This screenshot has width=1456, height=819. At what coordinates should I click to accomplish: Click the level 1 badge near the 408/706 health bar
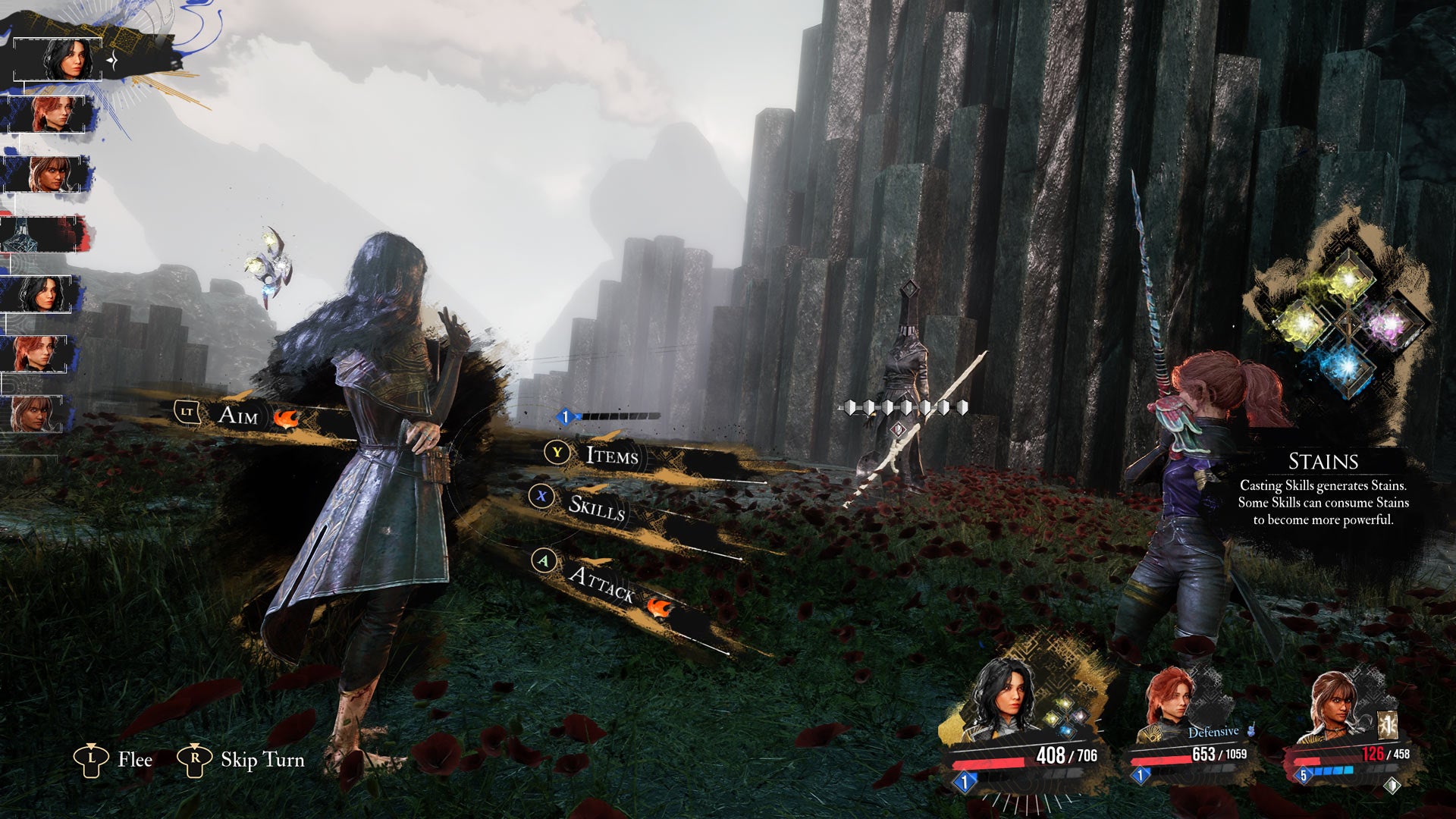964,782
